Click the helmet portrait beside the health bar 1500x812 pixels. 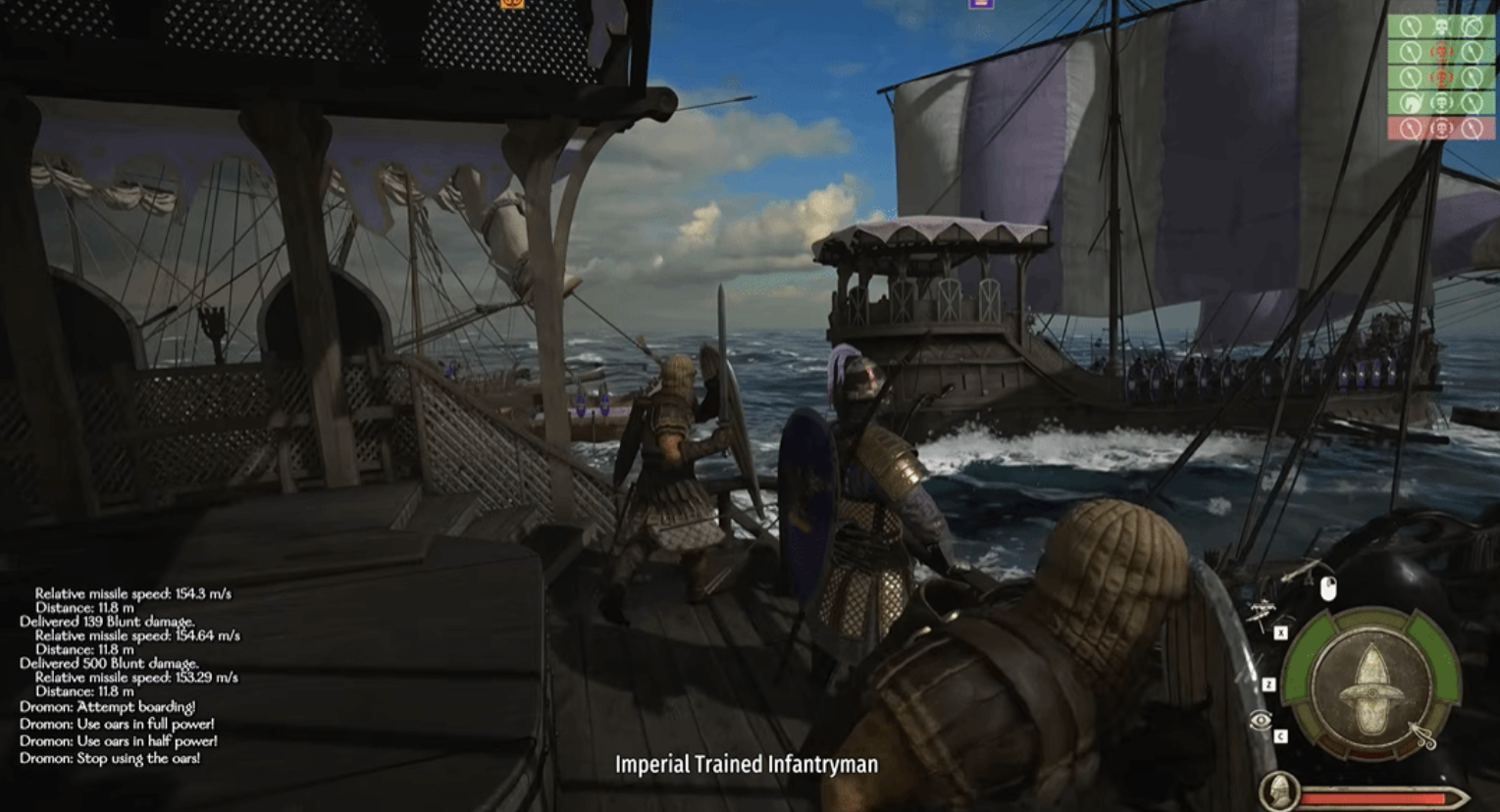point(1279,790)
